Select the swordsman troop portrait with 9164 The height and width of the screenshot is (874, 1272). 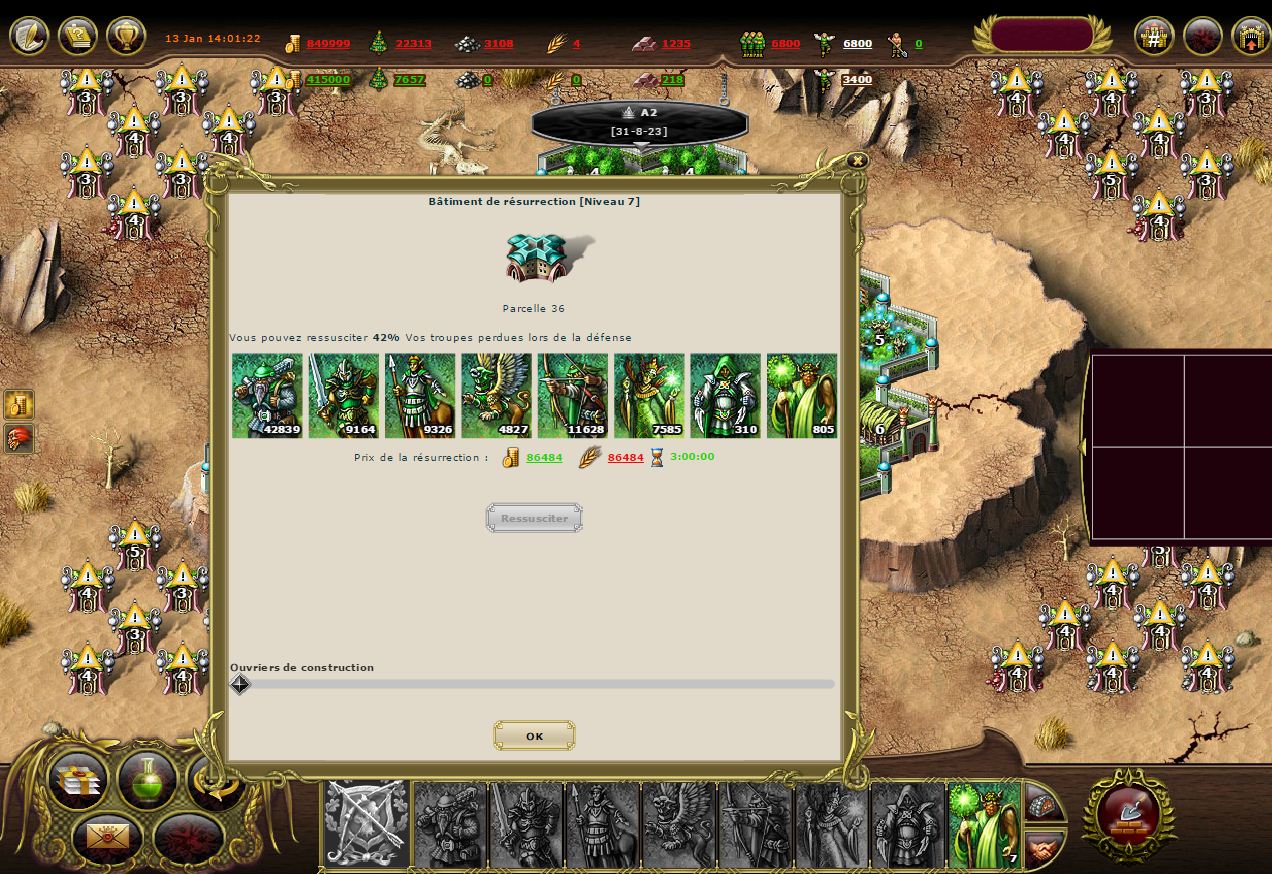pyautogui.click(x=343, y=395)
